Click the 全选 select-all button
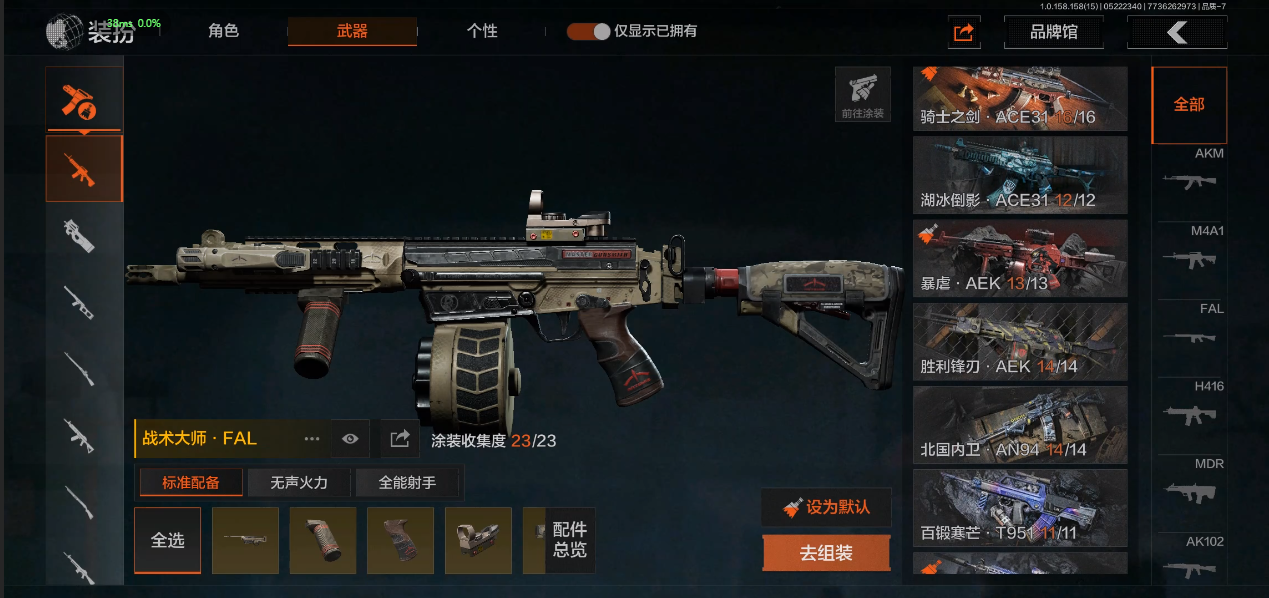Image resolution: width=1269 pixels, height=598 pixels. pyautogui.click(x=168, y=540)
